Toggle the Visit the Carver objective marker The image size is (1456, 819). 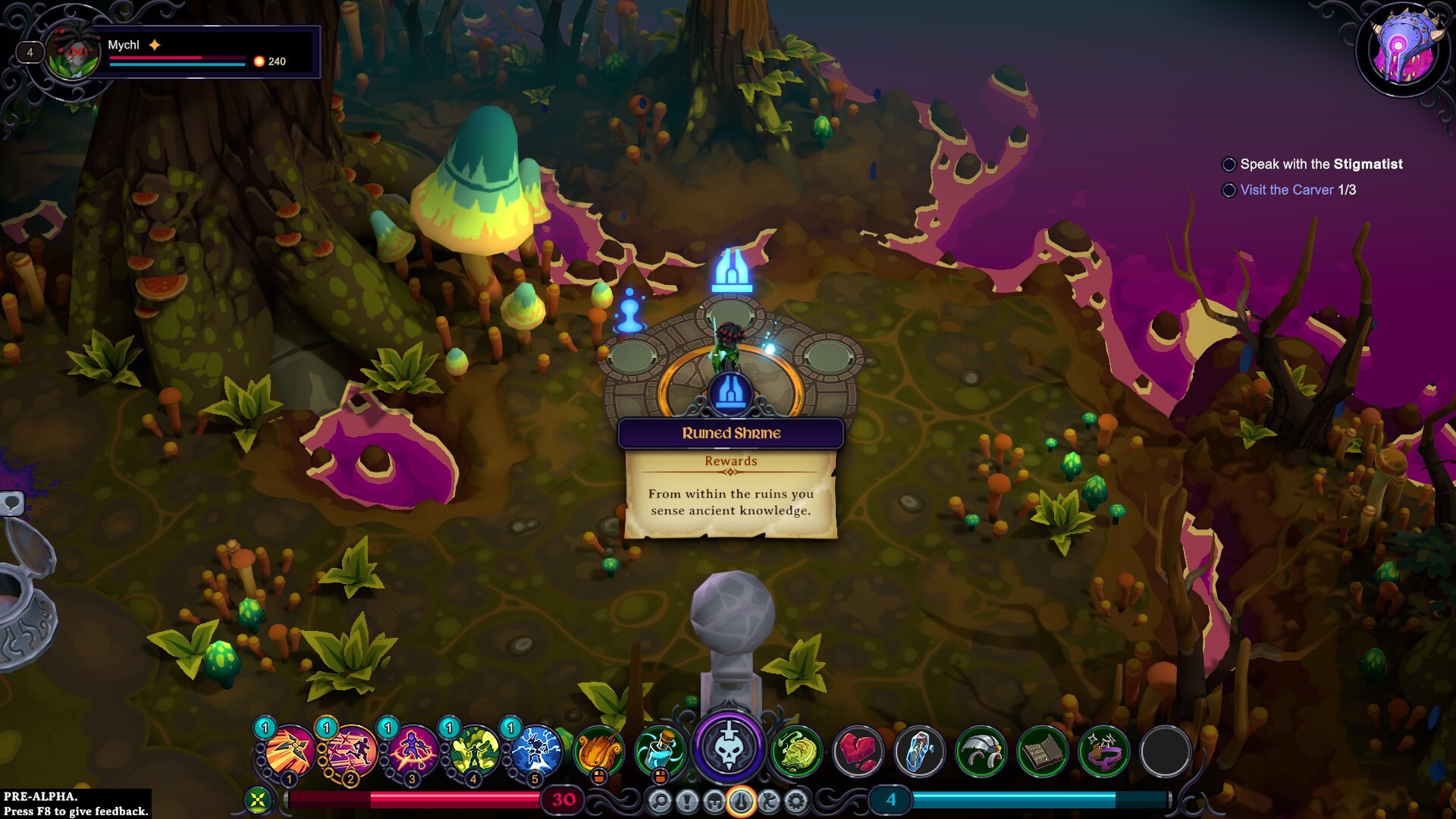pos(1228,191)
